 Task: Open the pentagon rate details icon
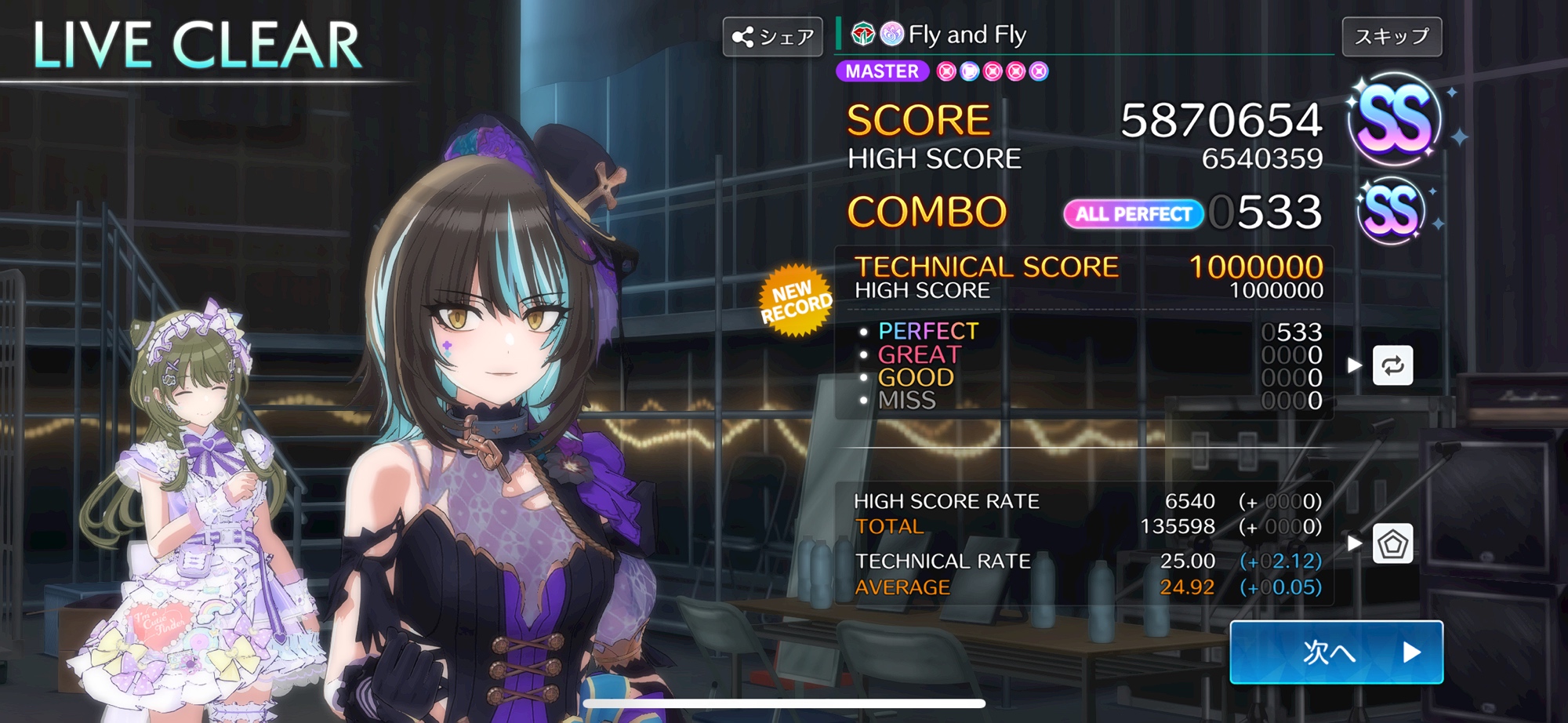pyautogui.click(x=1392, y=543)
